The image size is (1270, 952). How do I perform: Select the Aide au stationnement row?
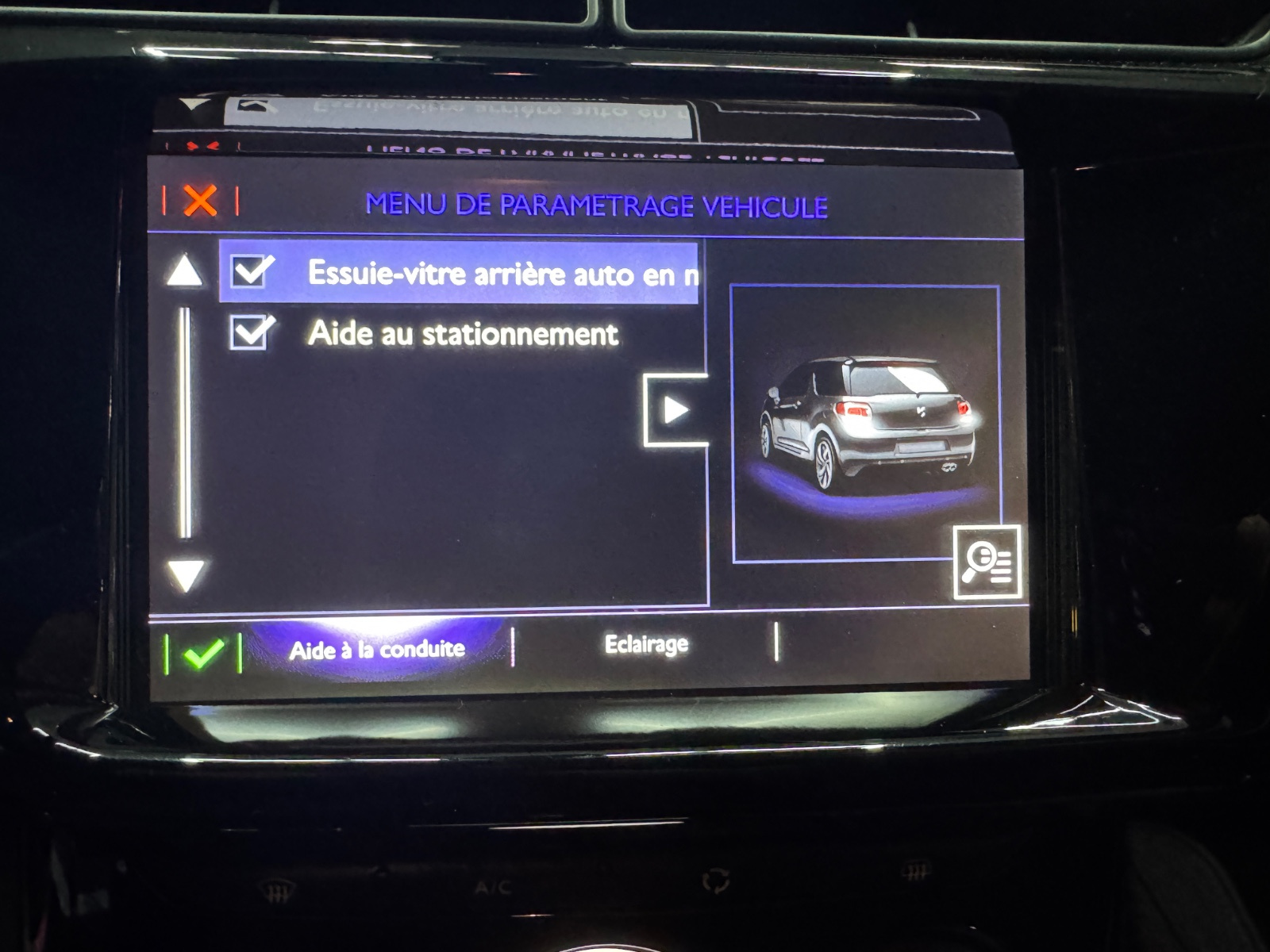[463, 334]
